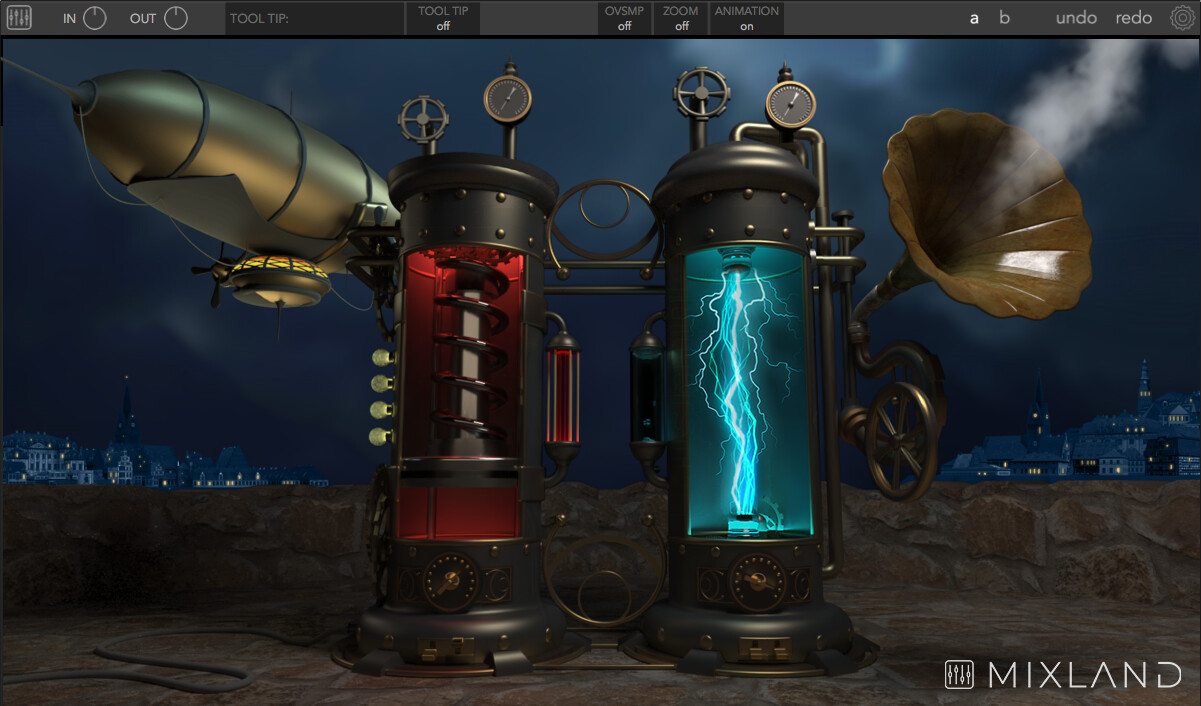
Task: Redo the last change
Action: point(1134,18)
